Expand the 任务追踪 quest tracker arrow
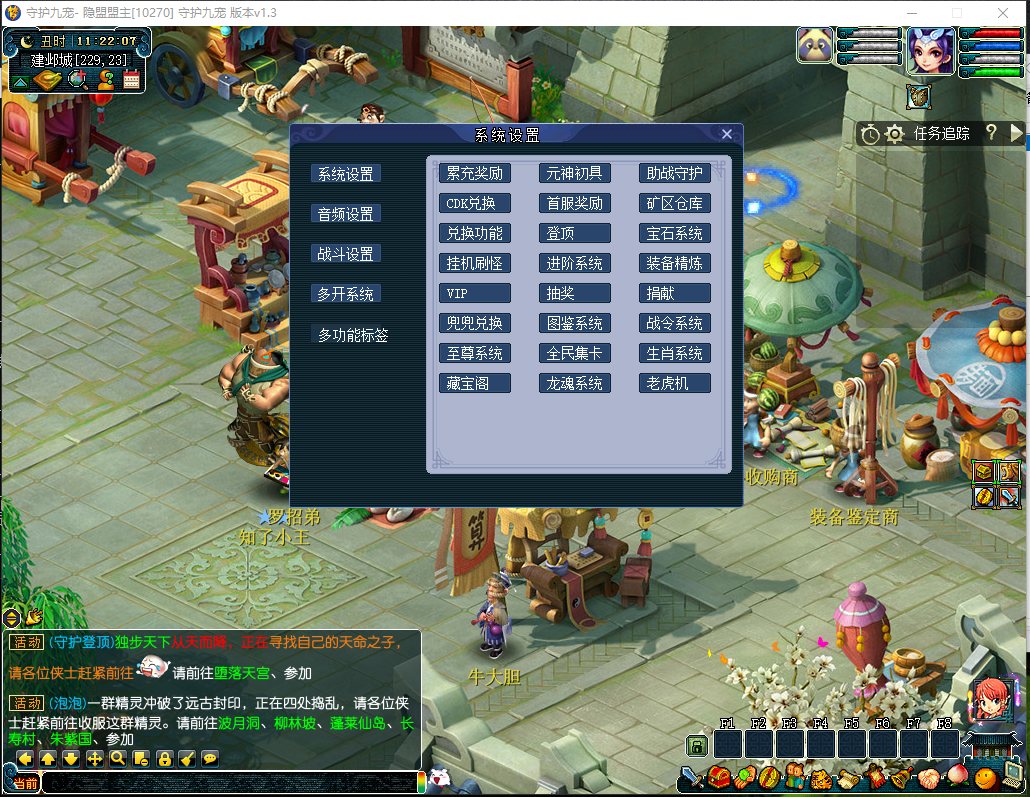Viewport: 1030px width, 797px height. [1017, 133]
